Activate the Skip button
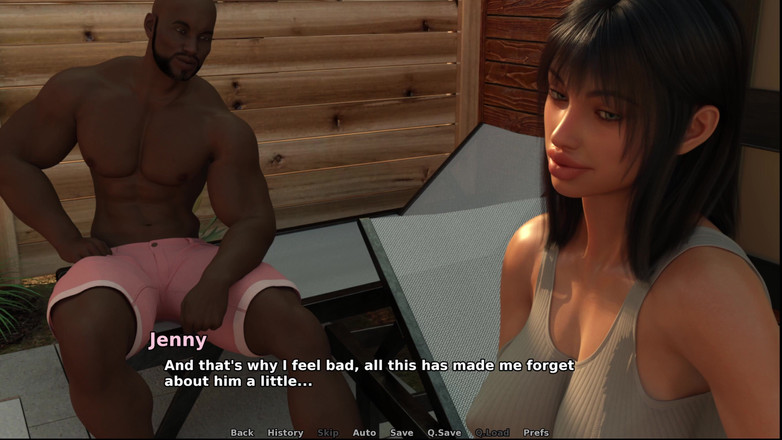 (328, 433)
